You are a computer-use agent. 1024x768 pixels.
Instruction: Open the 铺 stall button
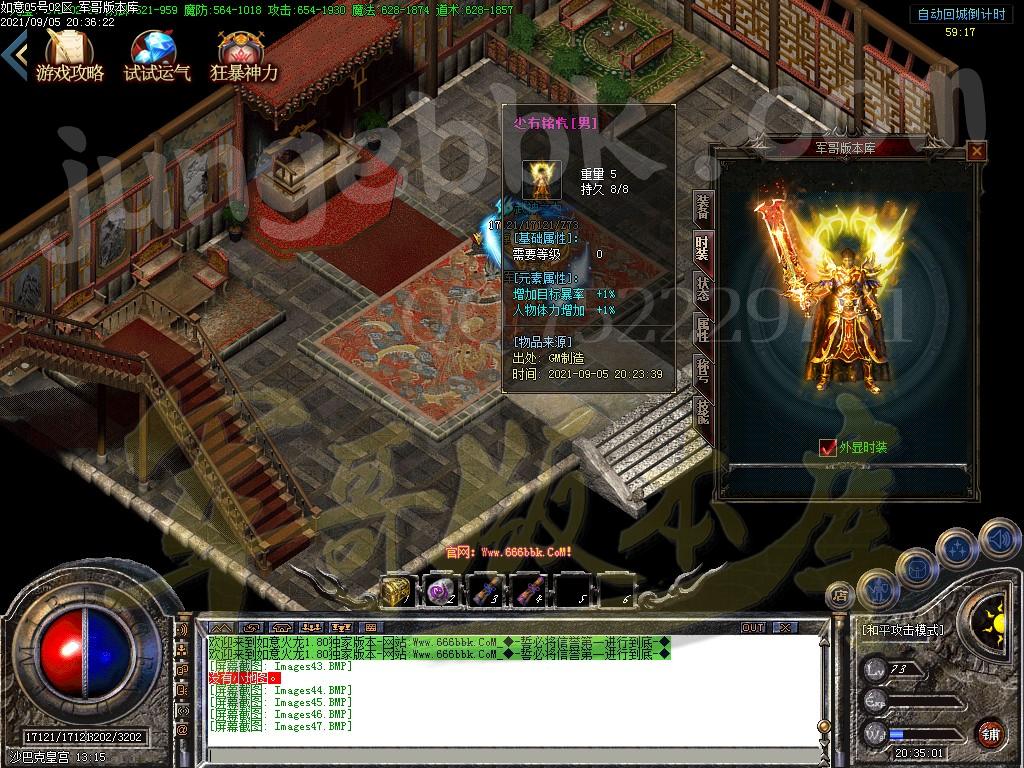click(x=989, y=733)
